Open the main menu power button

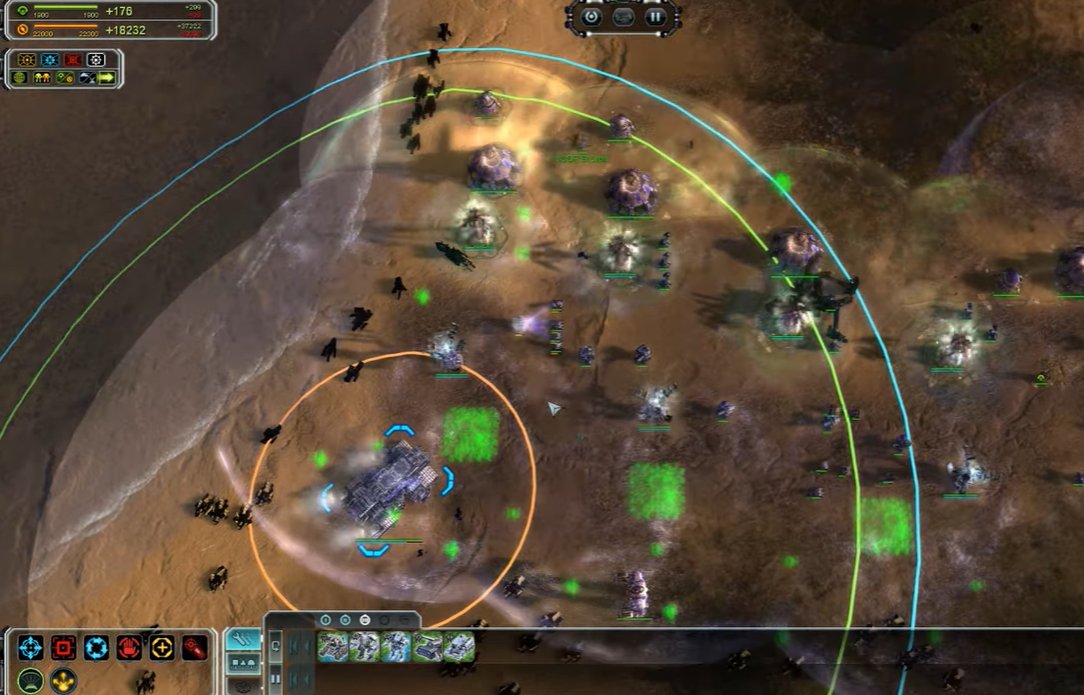pyautogui.click(x=591, y=16)
